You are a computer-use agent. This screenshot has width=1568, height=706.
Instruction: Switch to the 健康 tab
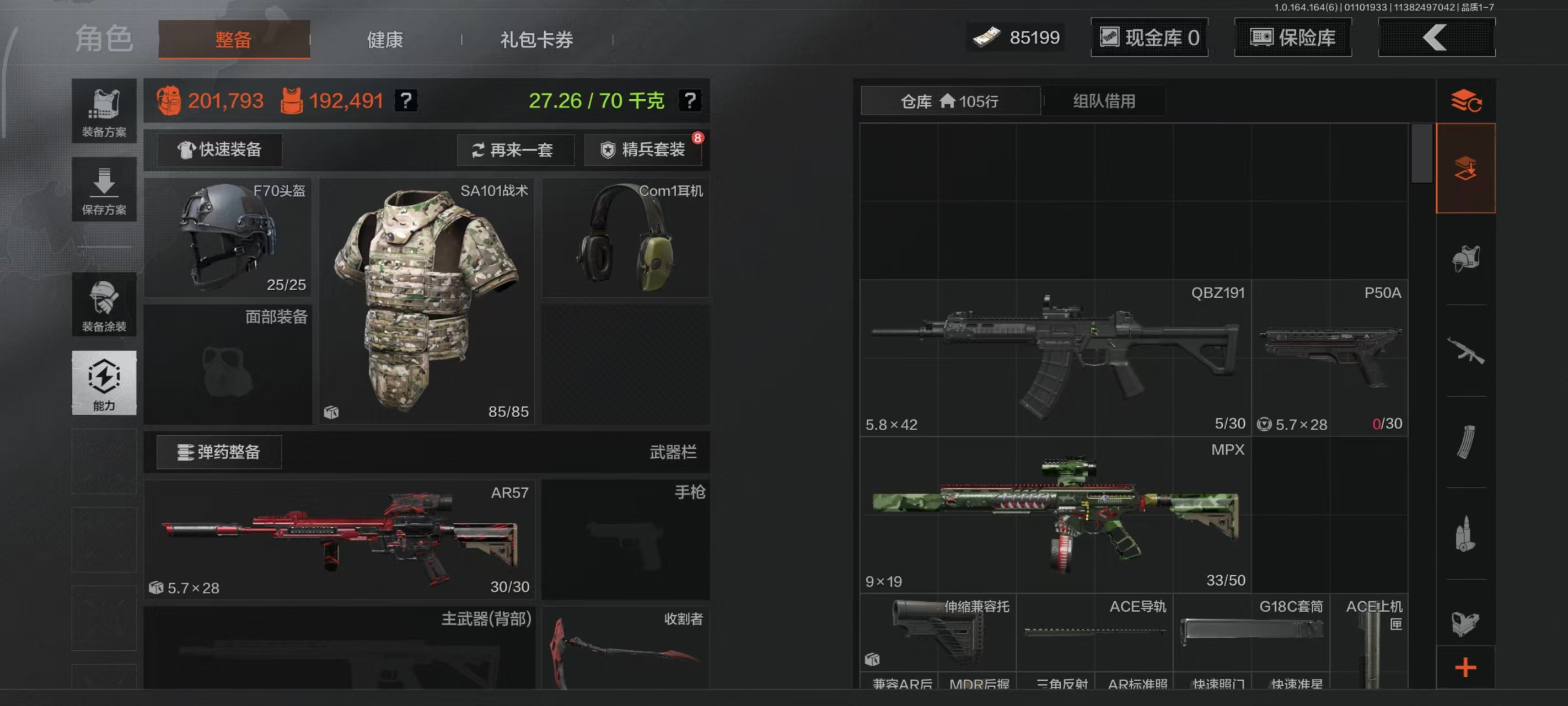tap(384, 39)
